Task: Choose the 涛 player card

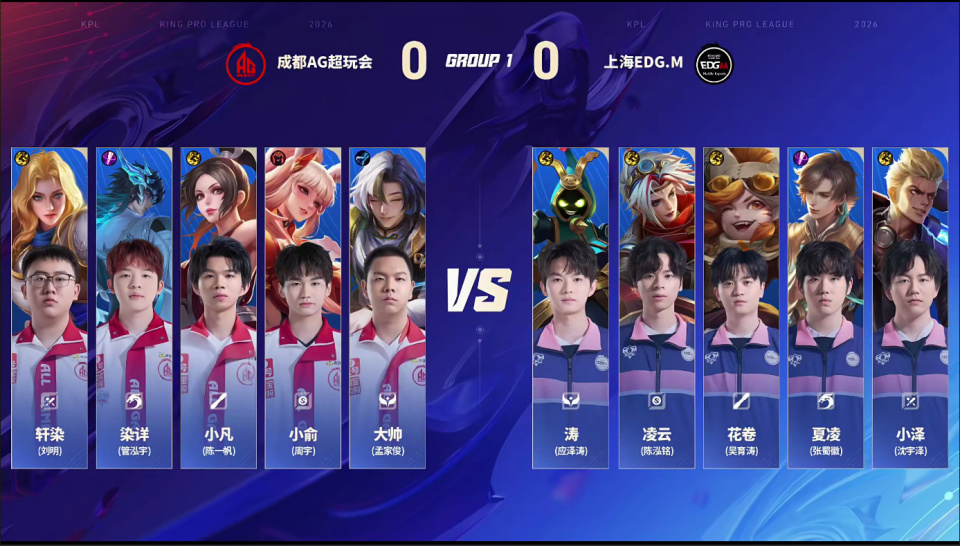Action: click(x=571, y=308)
